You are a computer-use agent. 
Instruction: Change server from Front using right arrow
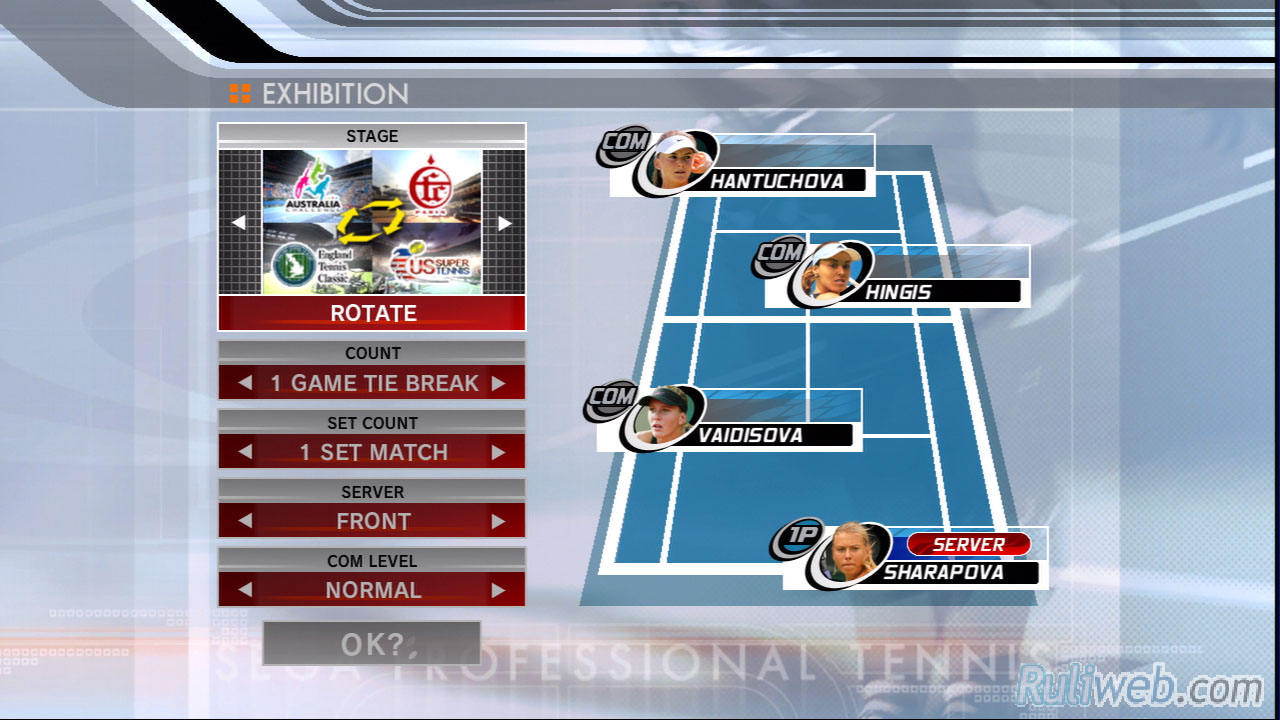(x=498, y=521)
